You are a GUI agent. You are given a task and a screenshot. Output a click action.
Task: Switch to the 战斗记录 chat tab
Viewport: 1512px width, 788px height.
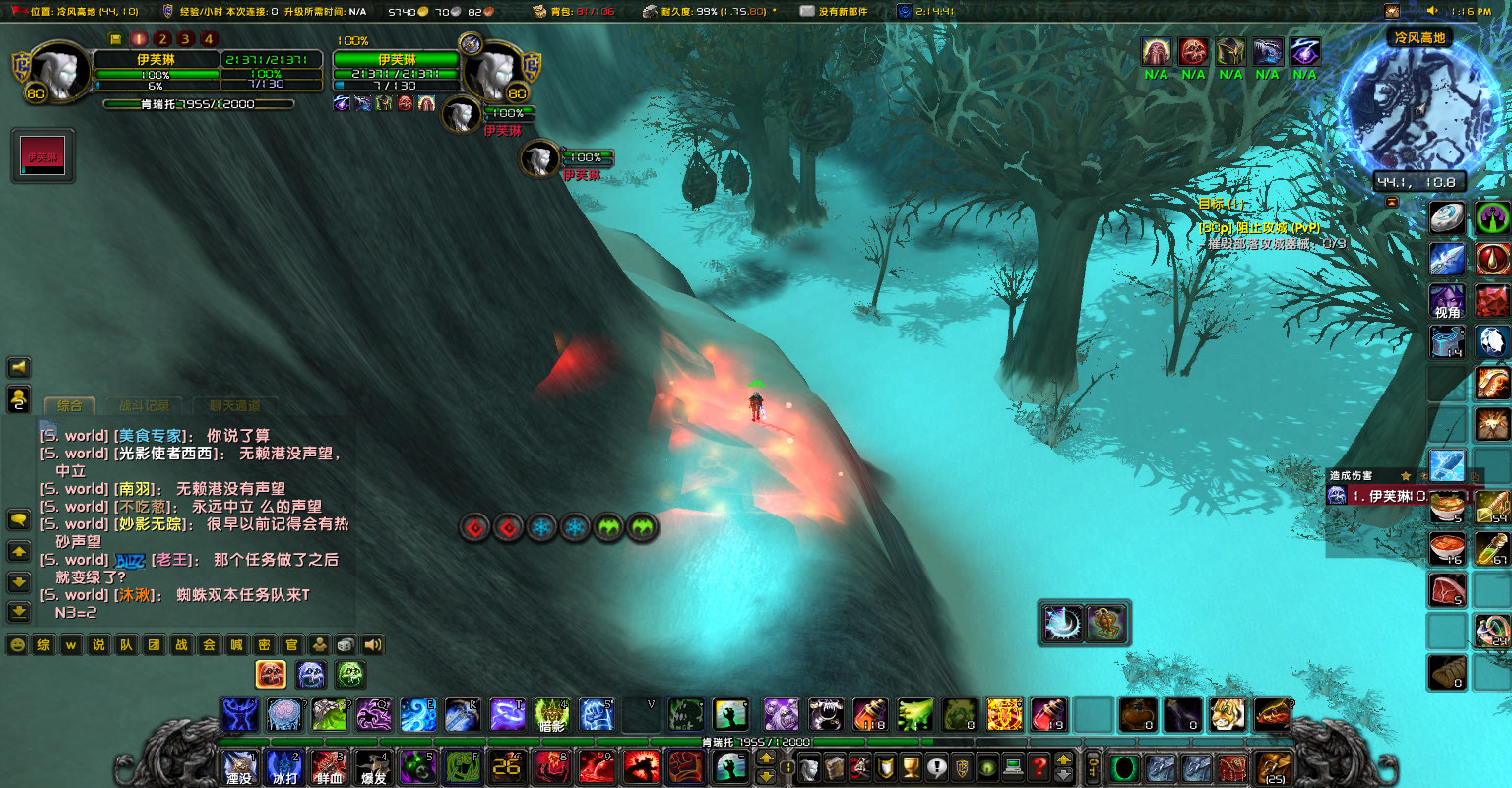click(145, 406)
